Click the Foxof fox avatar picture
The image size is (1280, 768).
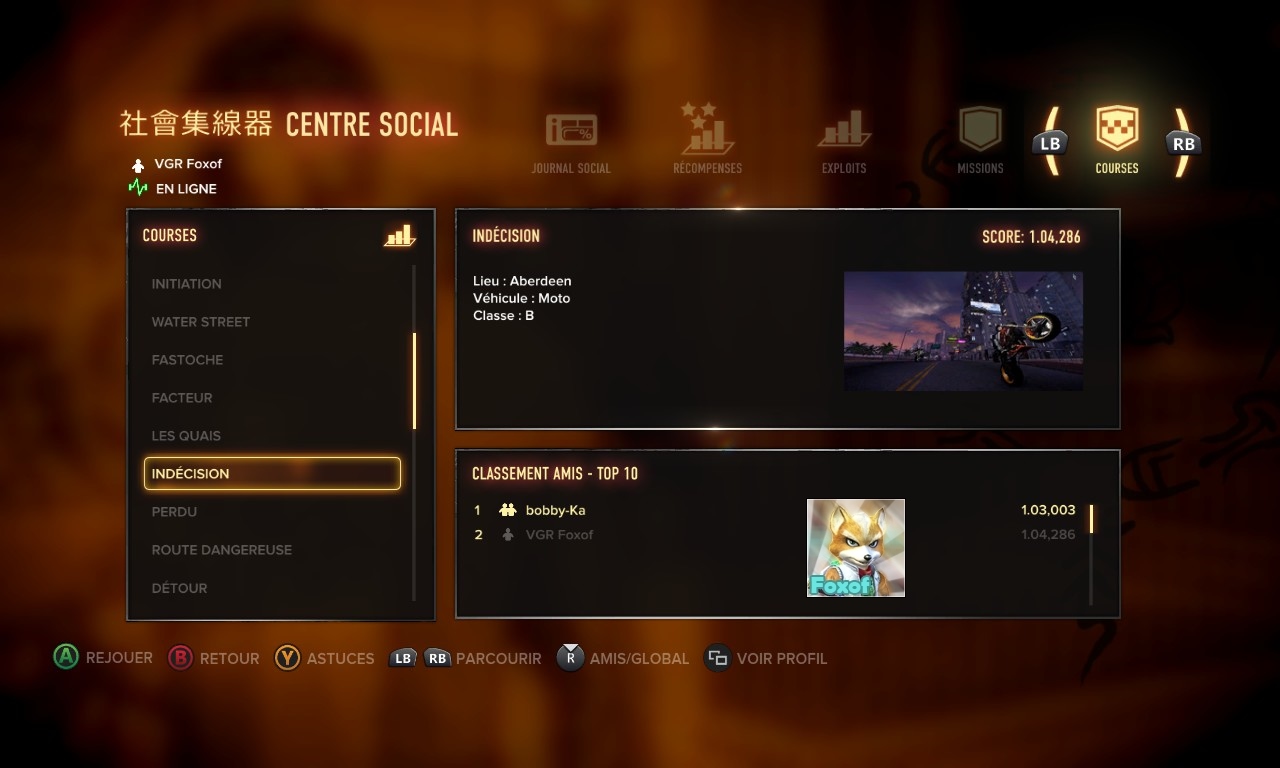(856, 548)
